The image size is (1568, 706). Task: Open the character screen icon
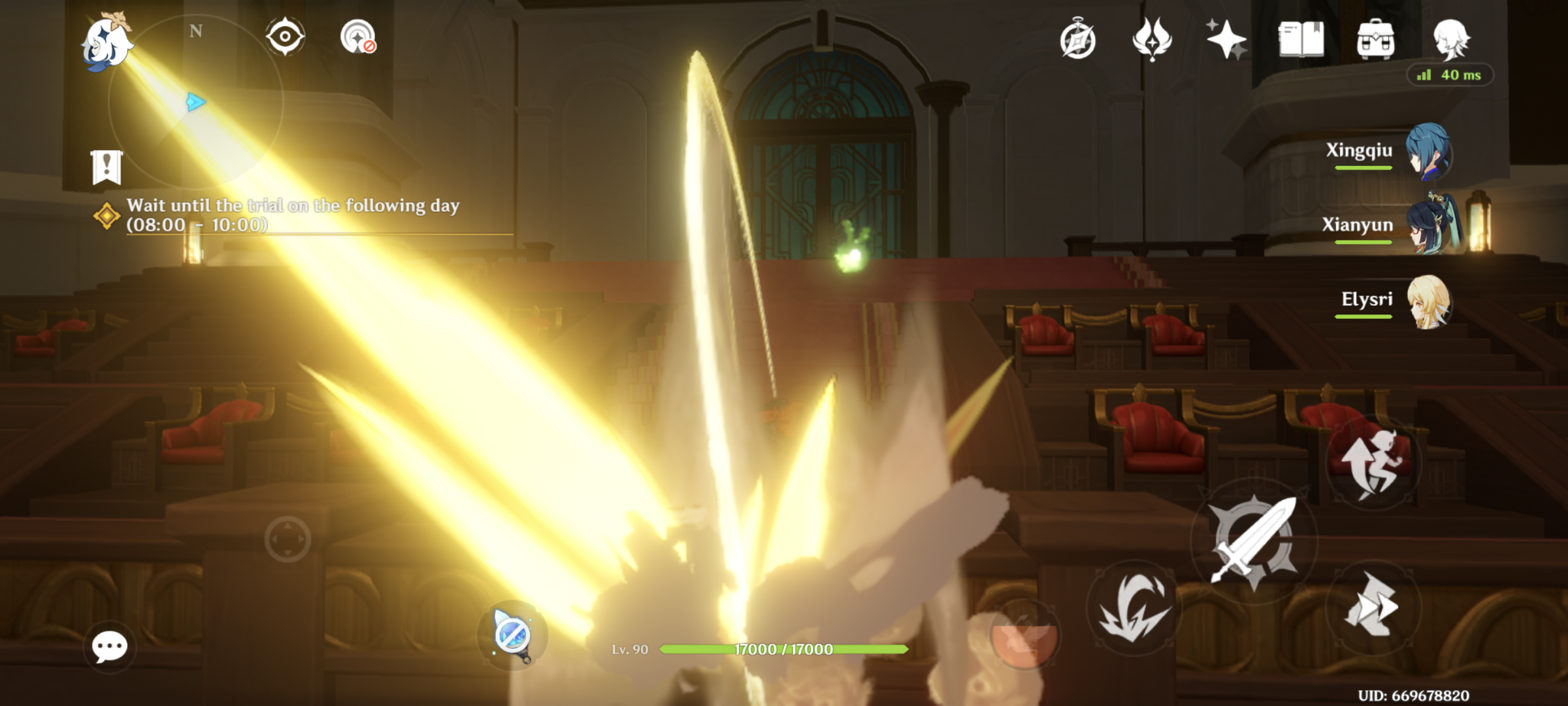(x=1454, y=41)
